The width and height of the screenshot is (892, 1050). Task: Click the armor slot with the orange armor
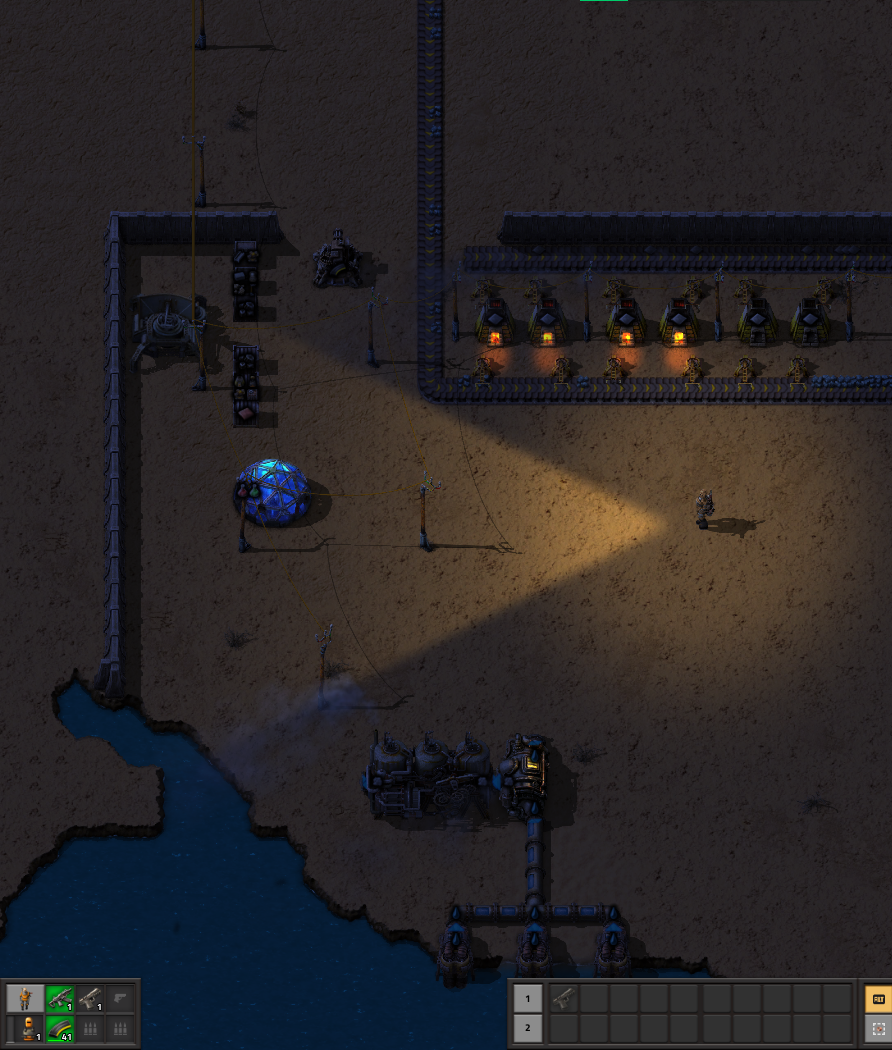(26, 1028)
